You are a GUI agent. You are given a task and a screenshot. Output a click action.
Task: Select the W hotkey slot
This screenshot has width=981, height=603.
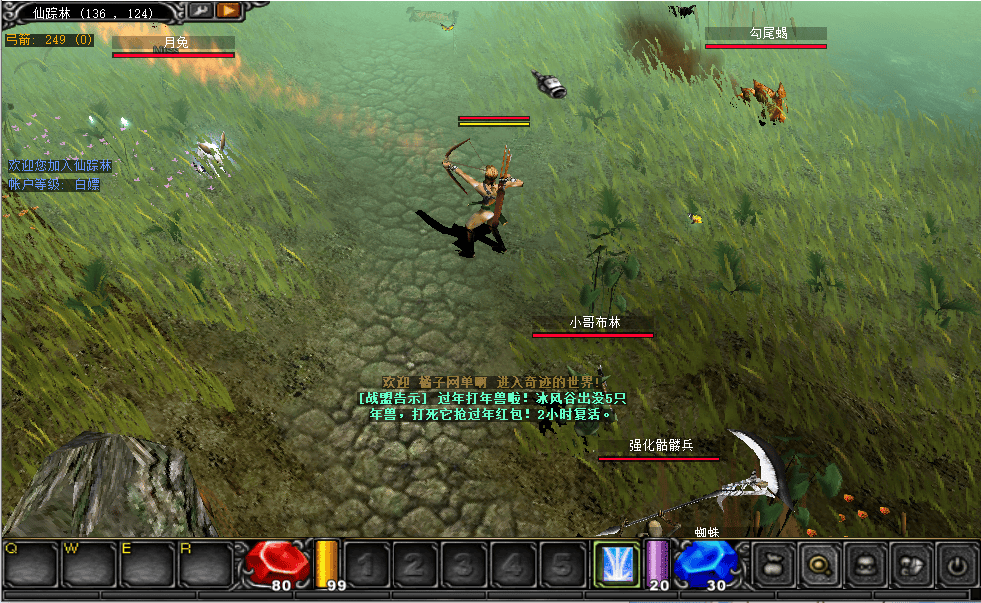[89, 565]
